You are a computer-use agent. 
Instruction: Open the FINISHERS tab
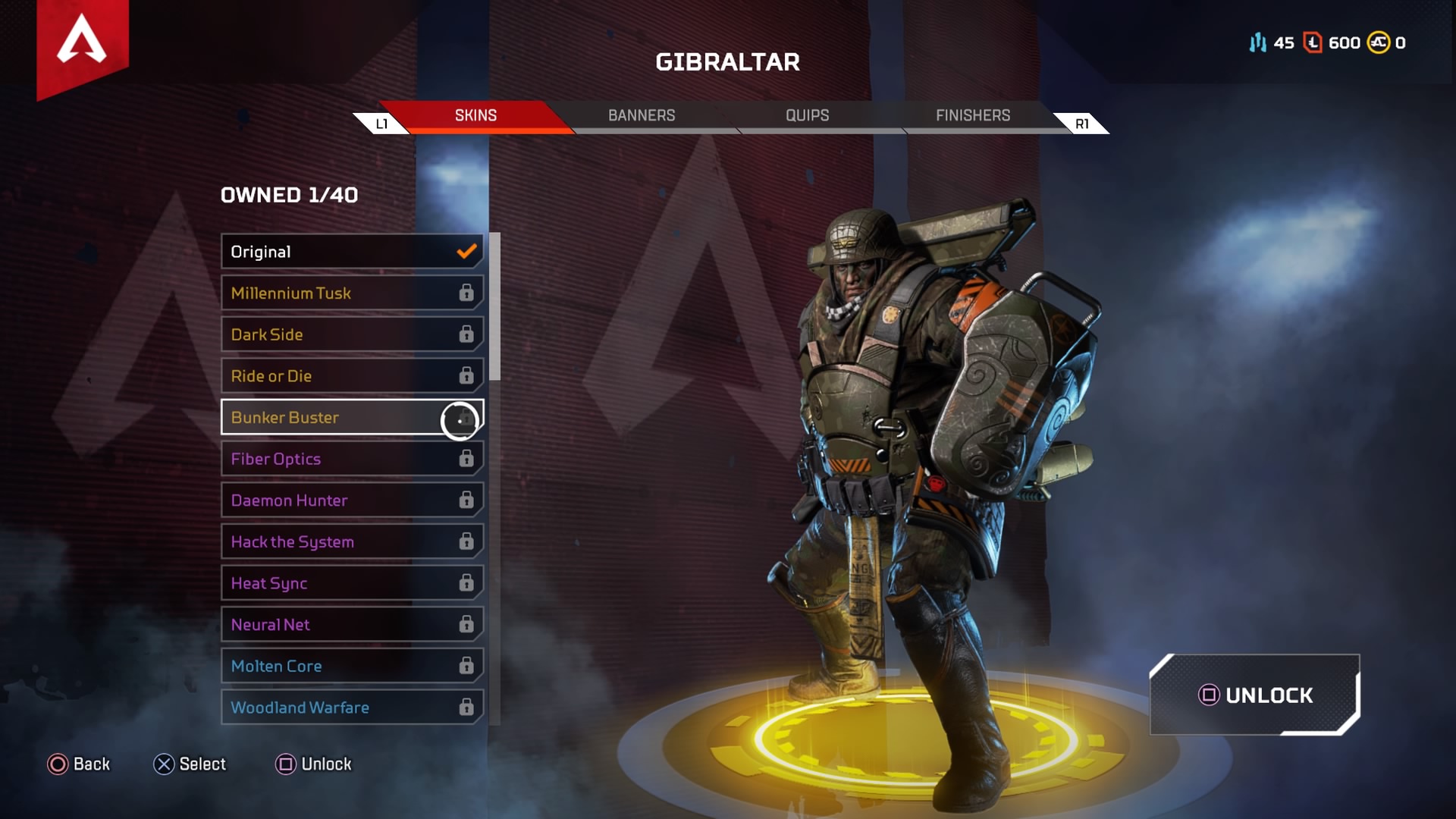(972, 115)
